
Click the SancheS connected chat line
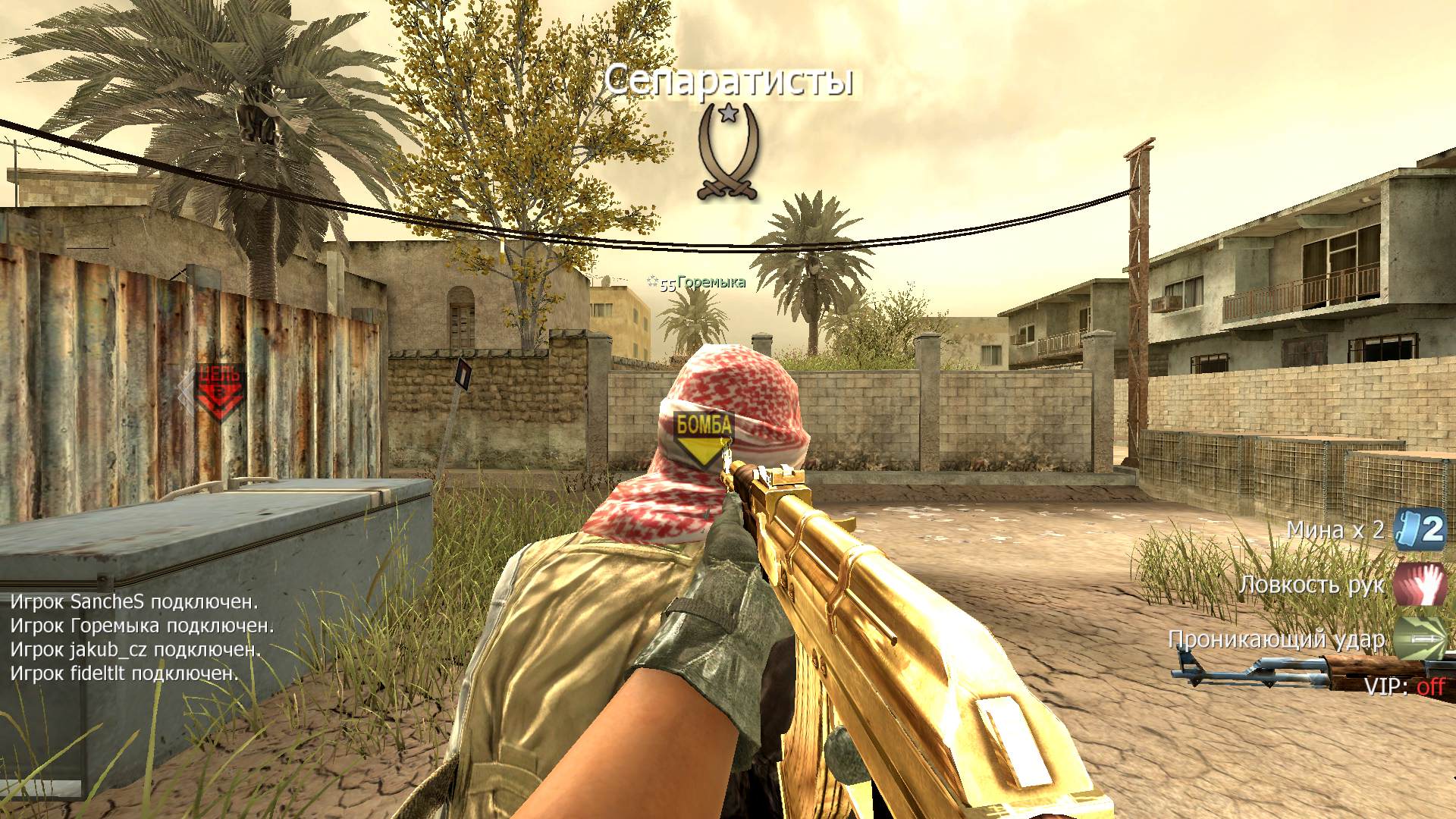pyautogui.click(x=134, y=602)
